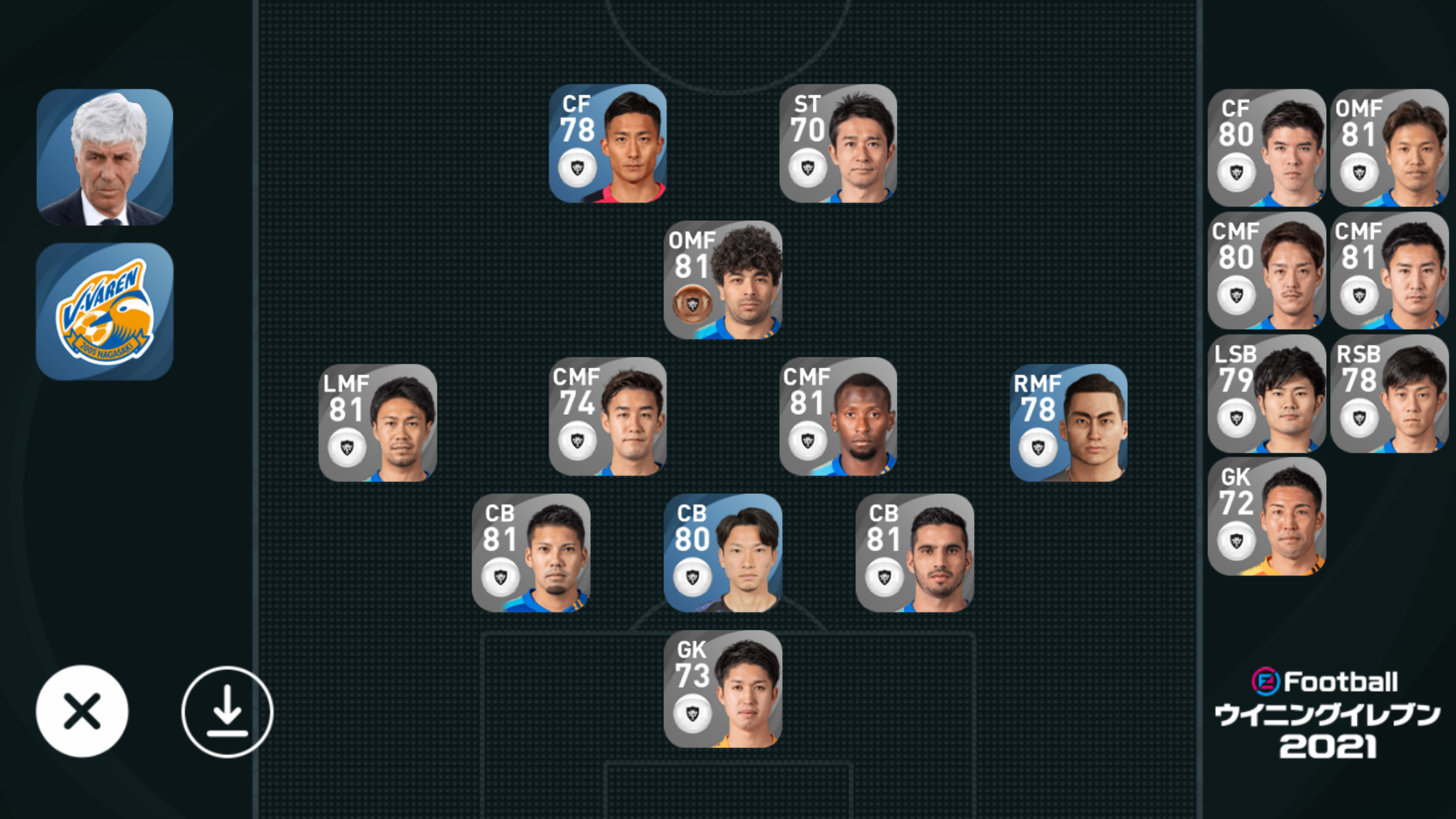The width and height of the screenshot is (1456, 819).
Task: Pick the substitute OMF 81 card
Action: [1389, 148]
